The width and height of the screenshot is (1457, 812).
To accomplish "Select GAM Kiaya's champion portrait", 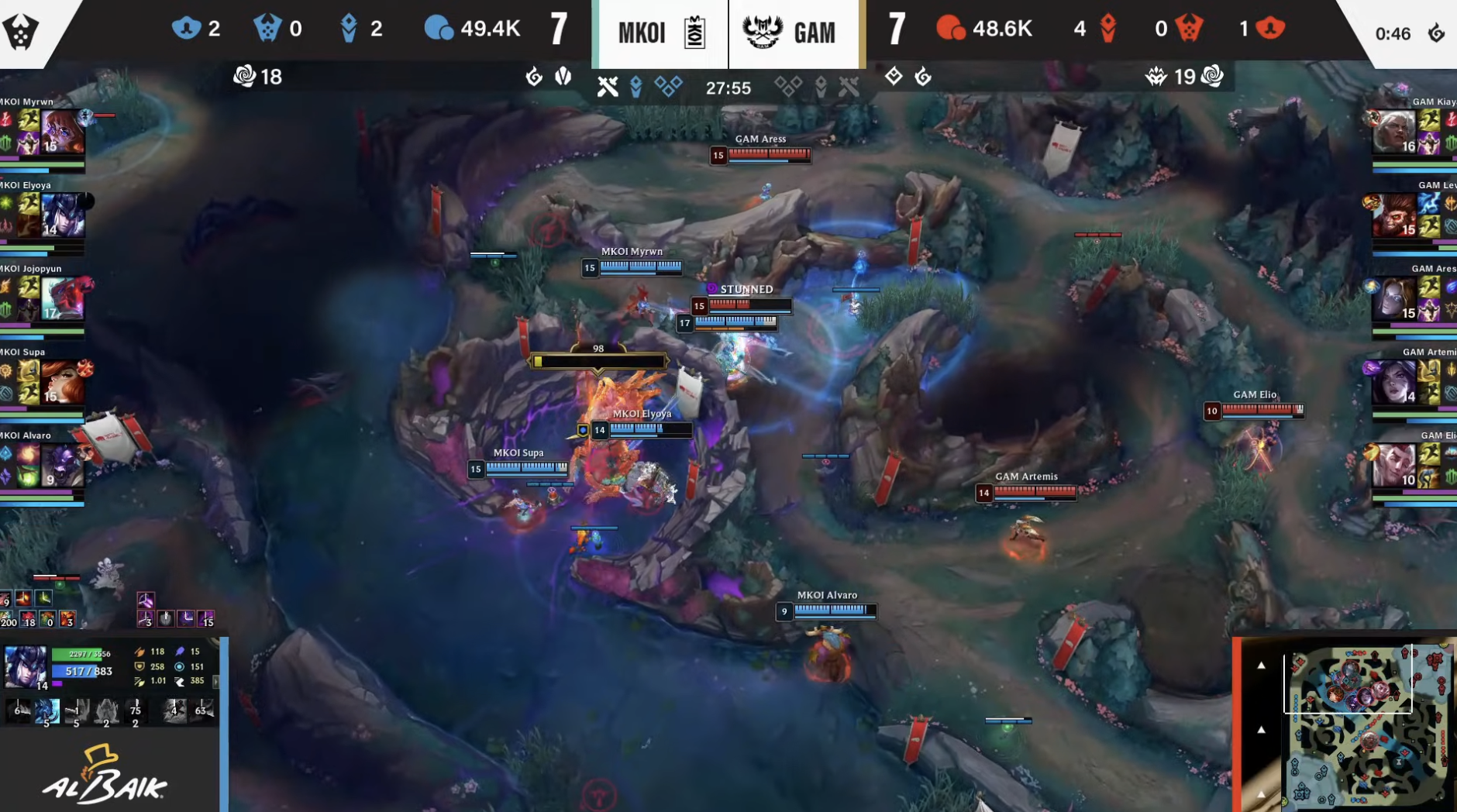I will [1394, 132].
